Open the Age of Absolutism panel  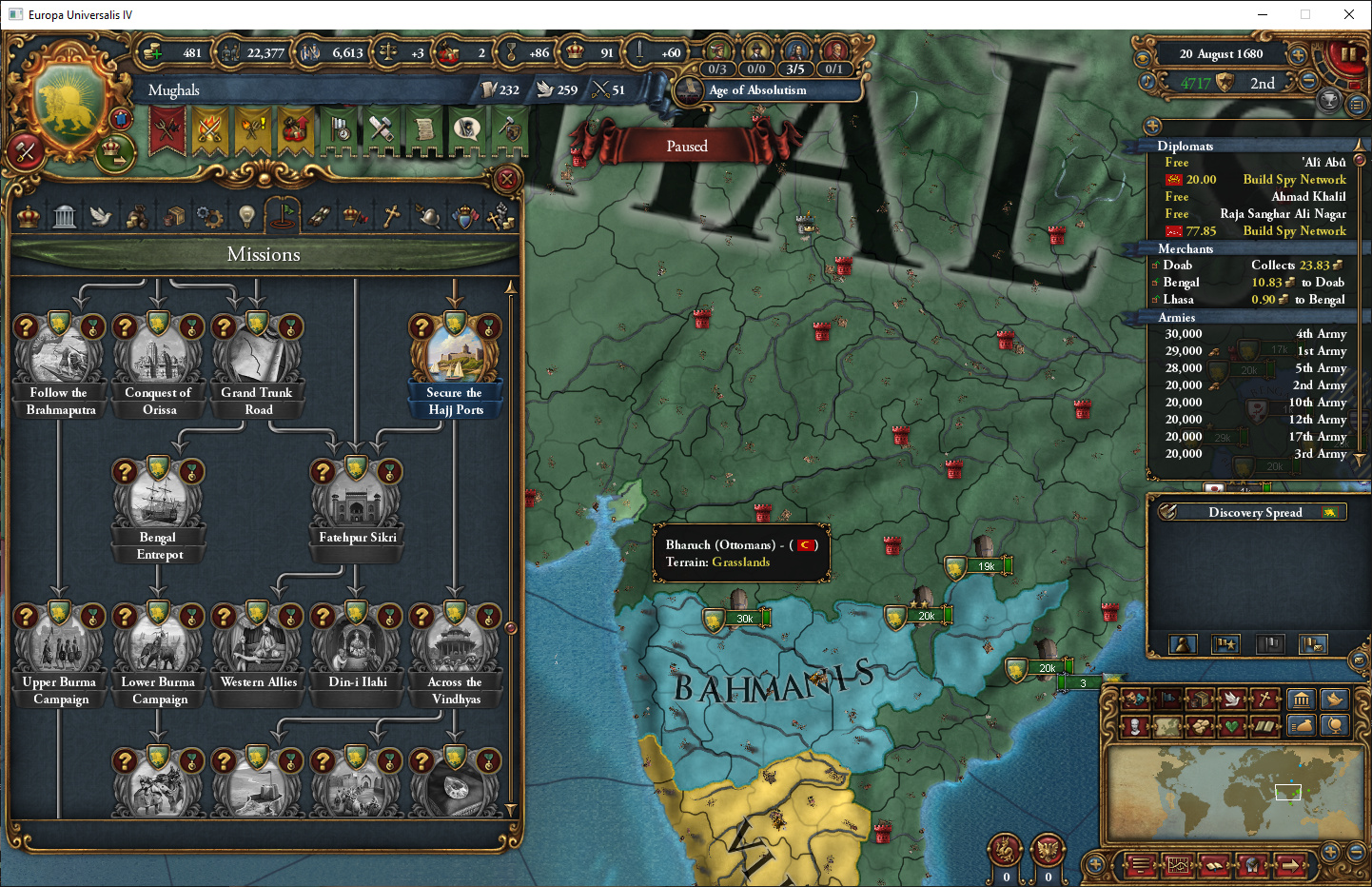(757, 90)
